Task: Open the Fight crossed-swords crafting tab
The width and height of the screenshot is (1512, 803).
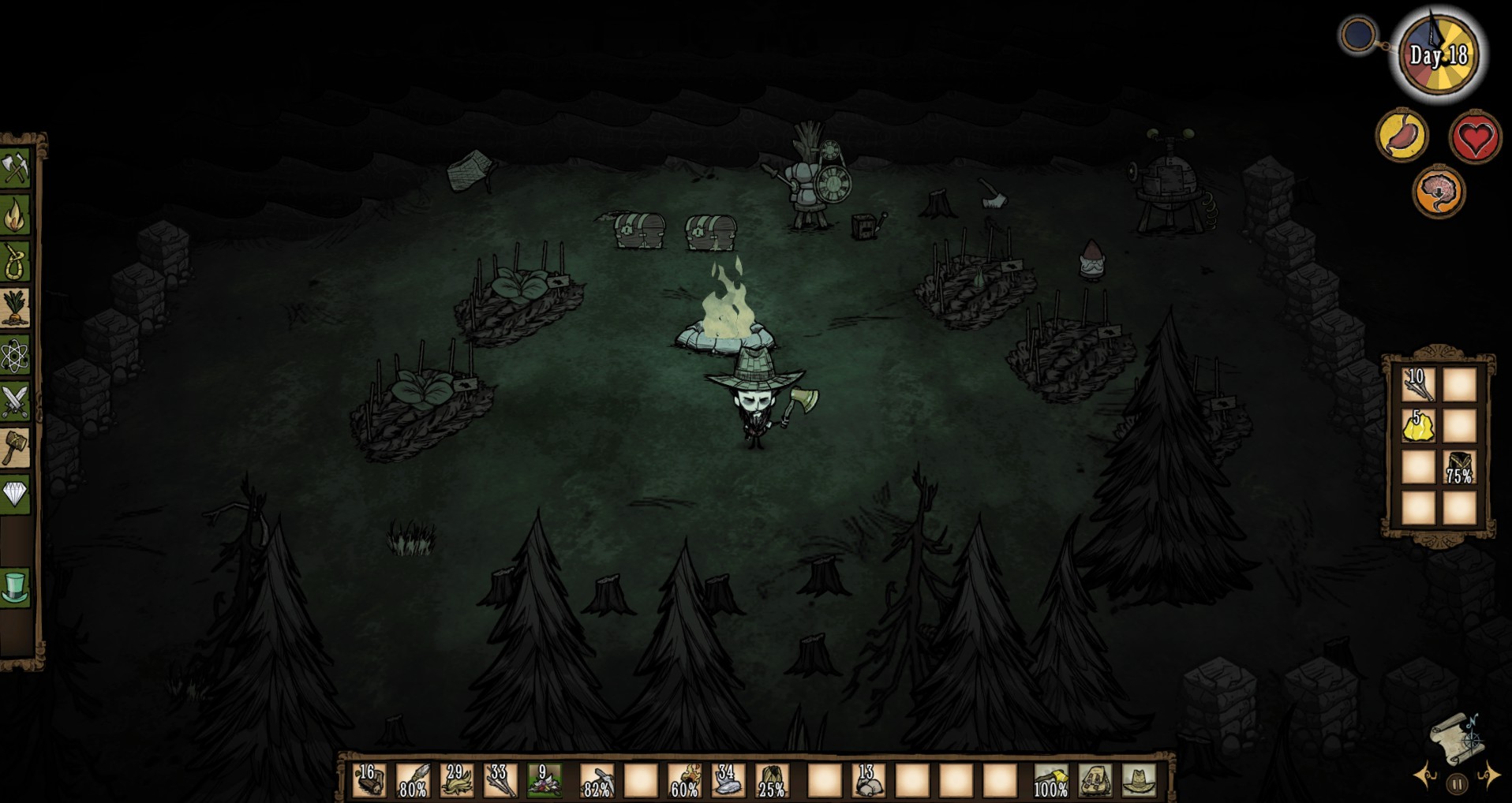Action: 15,401
